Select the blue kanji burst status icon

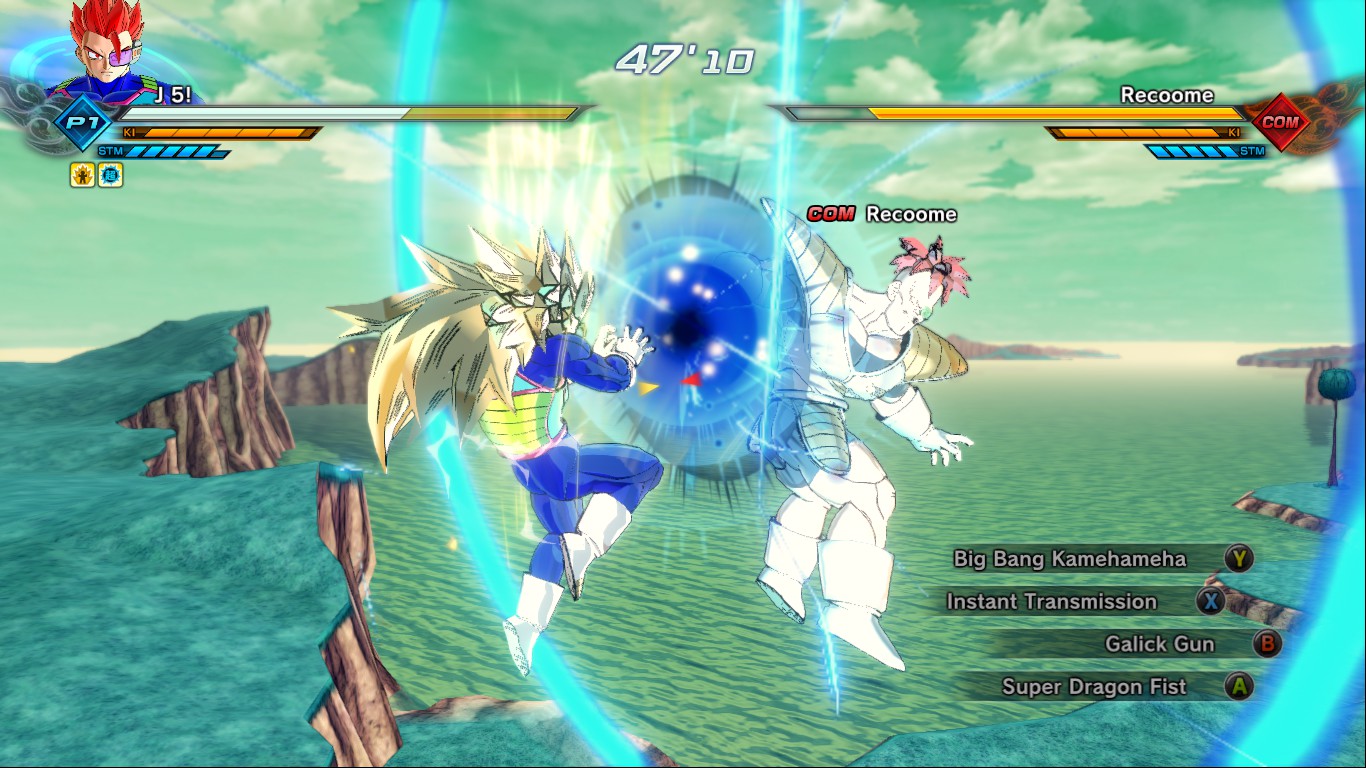[x=110, y=175]
